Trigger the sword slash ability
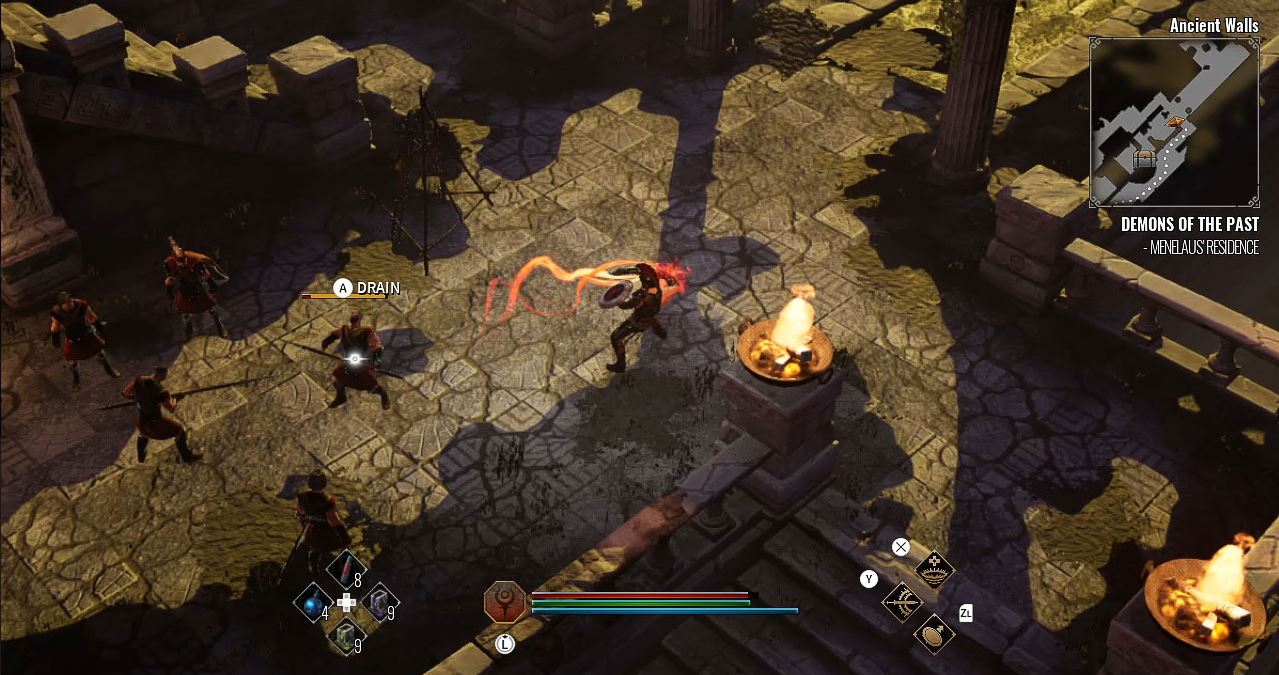Screen dimensions: 1279x675 [902, 602]
